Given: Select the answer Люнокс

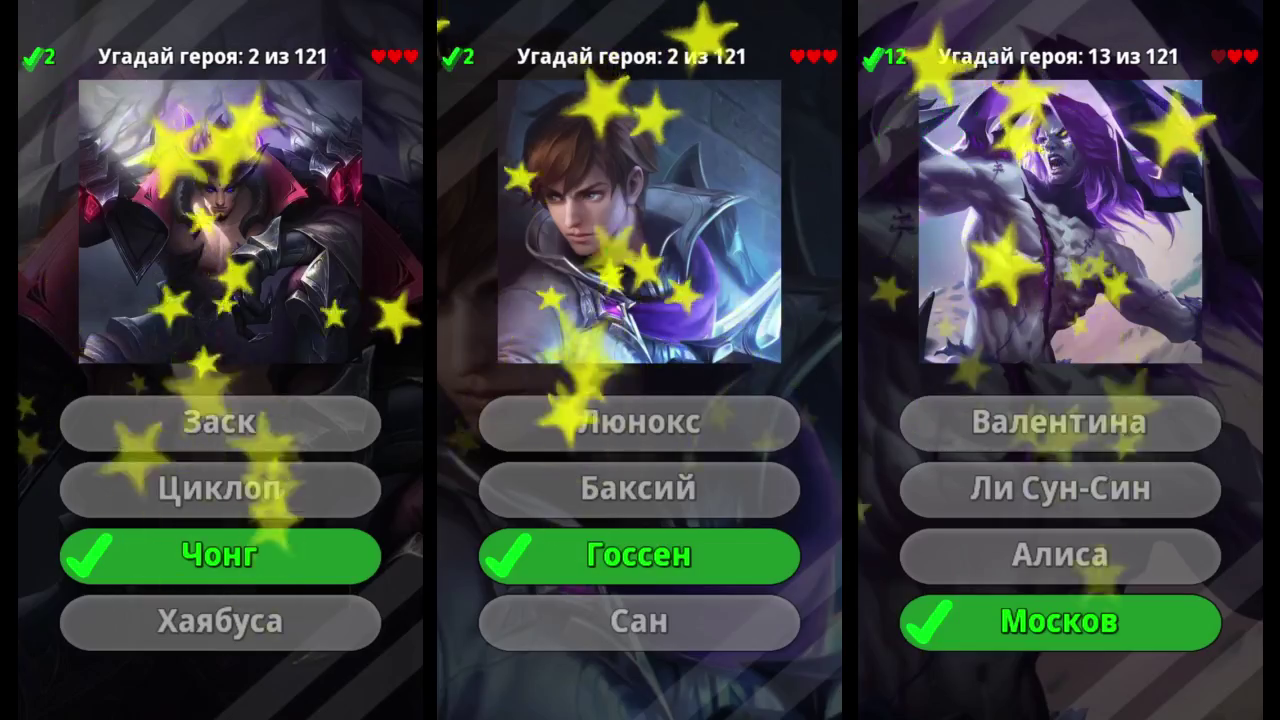Looking at the screenshot, I should pyautogui.click(x=640, y=422).
